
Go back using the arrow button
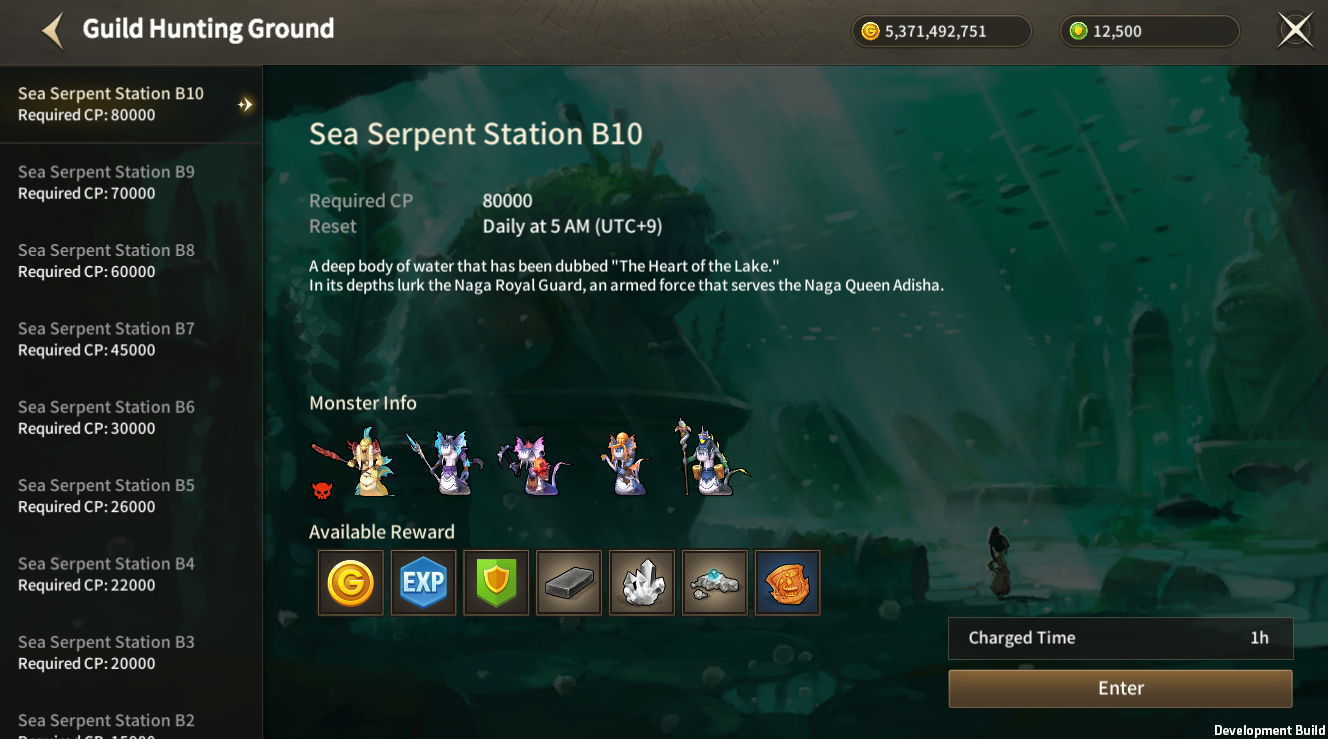[53, 30]
